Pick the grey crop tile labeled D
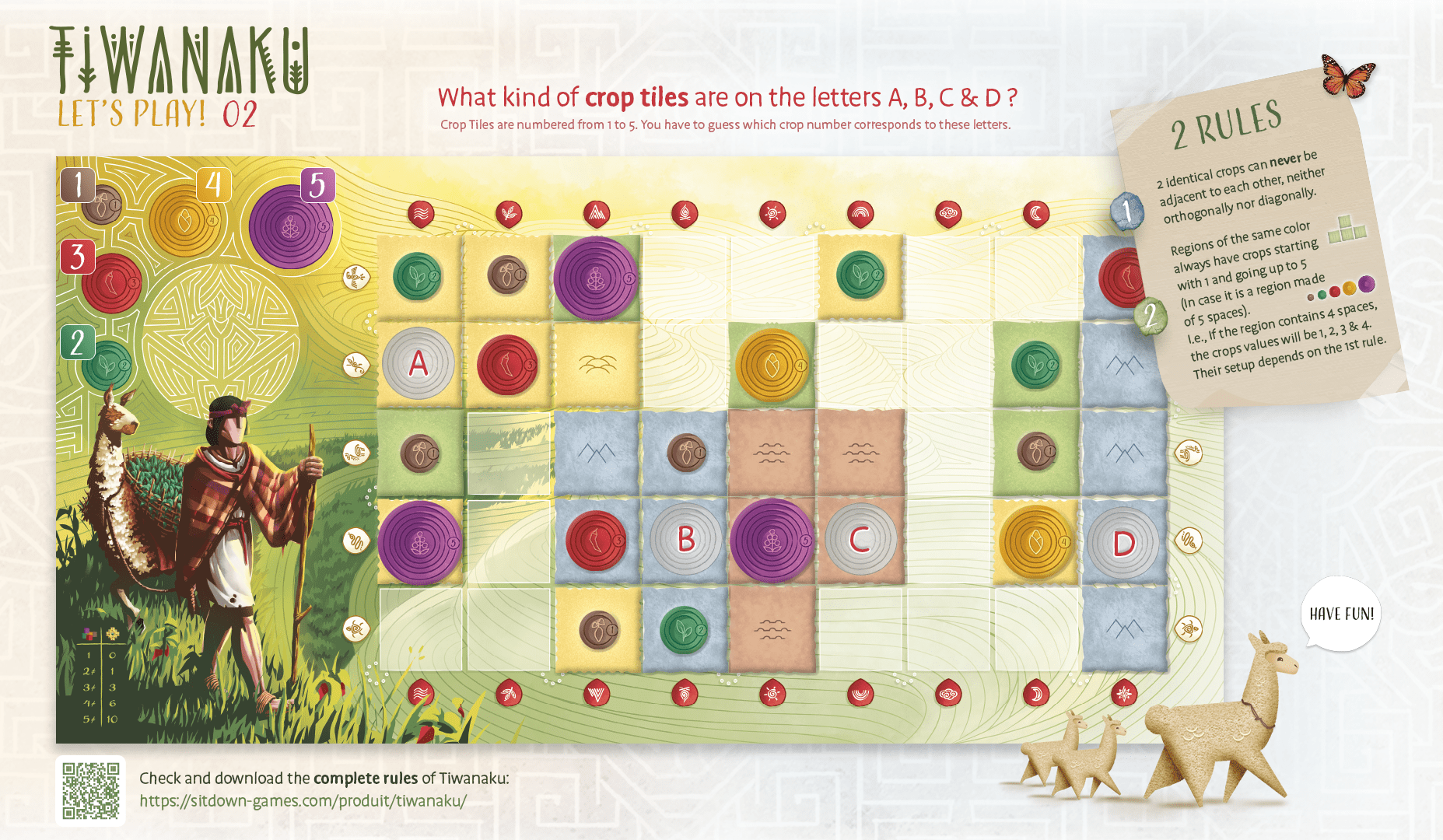 pos(1123,543)
